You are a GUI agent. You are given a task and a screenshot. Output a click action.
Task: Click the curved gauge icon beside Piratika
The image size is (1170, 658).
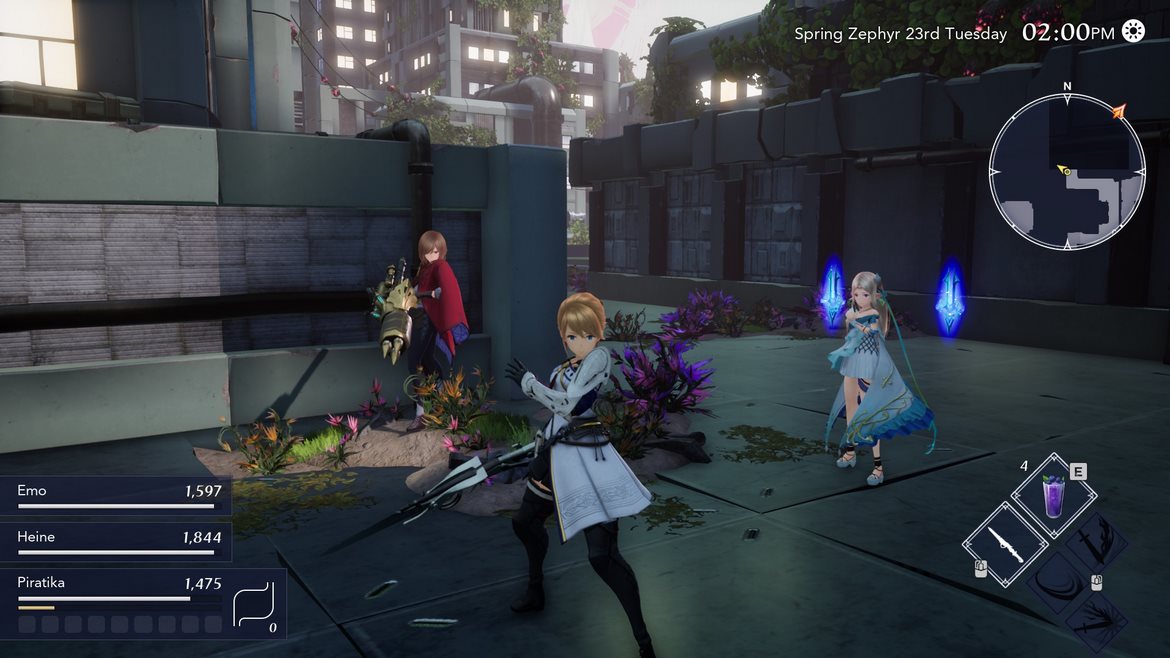point(253,604)
